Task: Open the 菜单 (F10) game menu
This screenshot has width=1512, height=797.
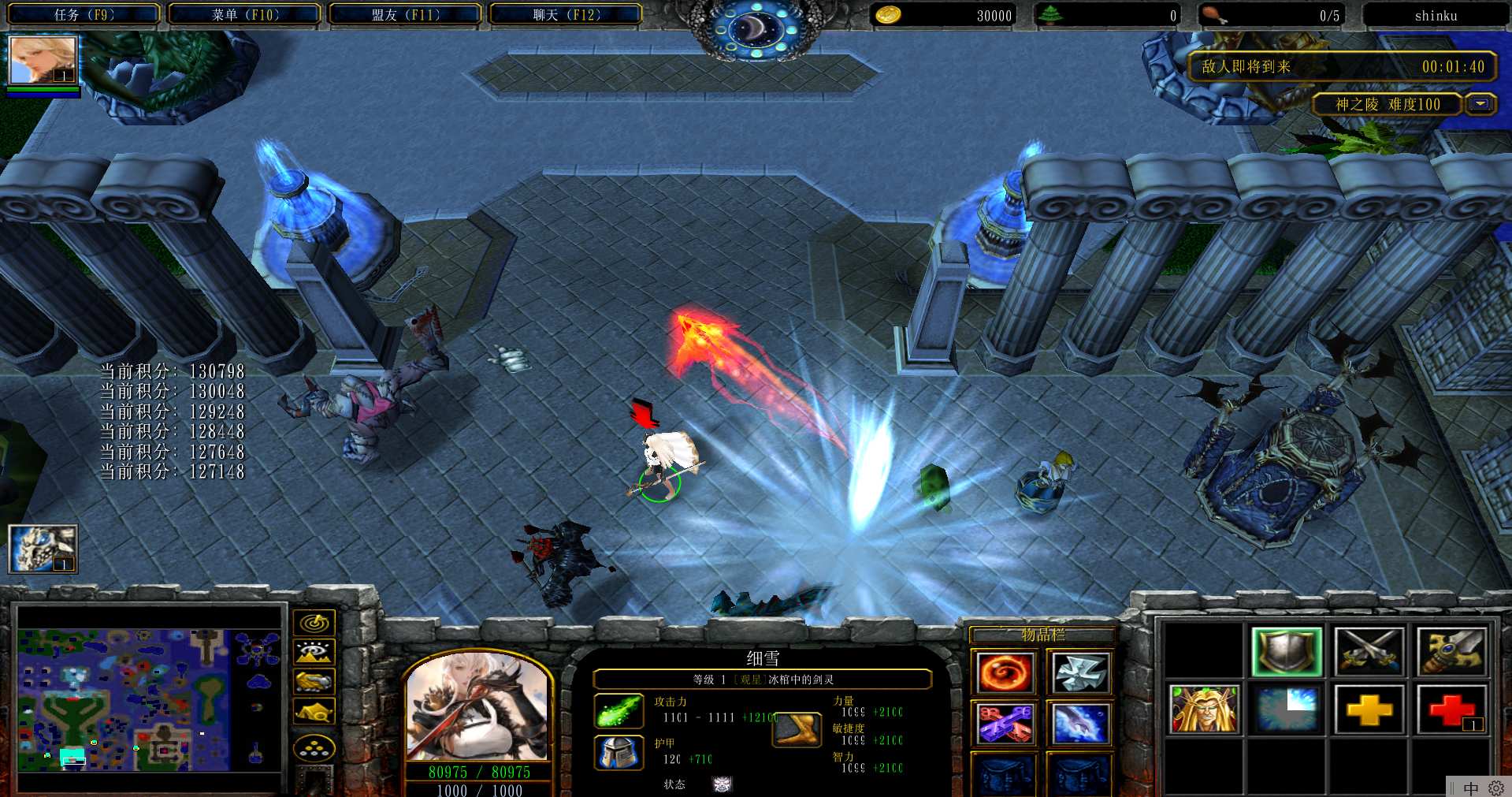Action: click(x=245, y=15)
